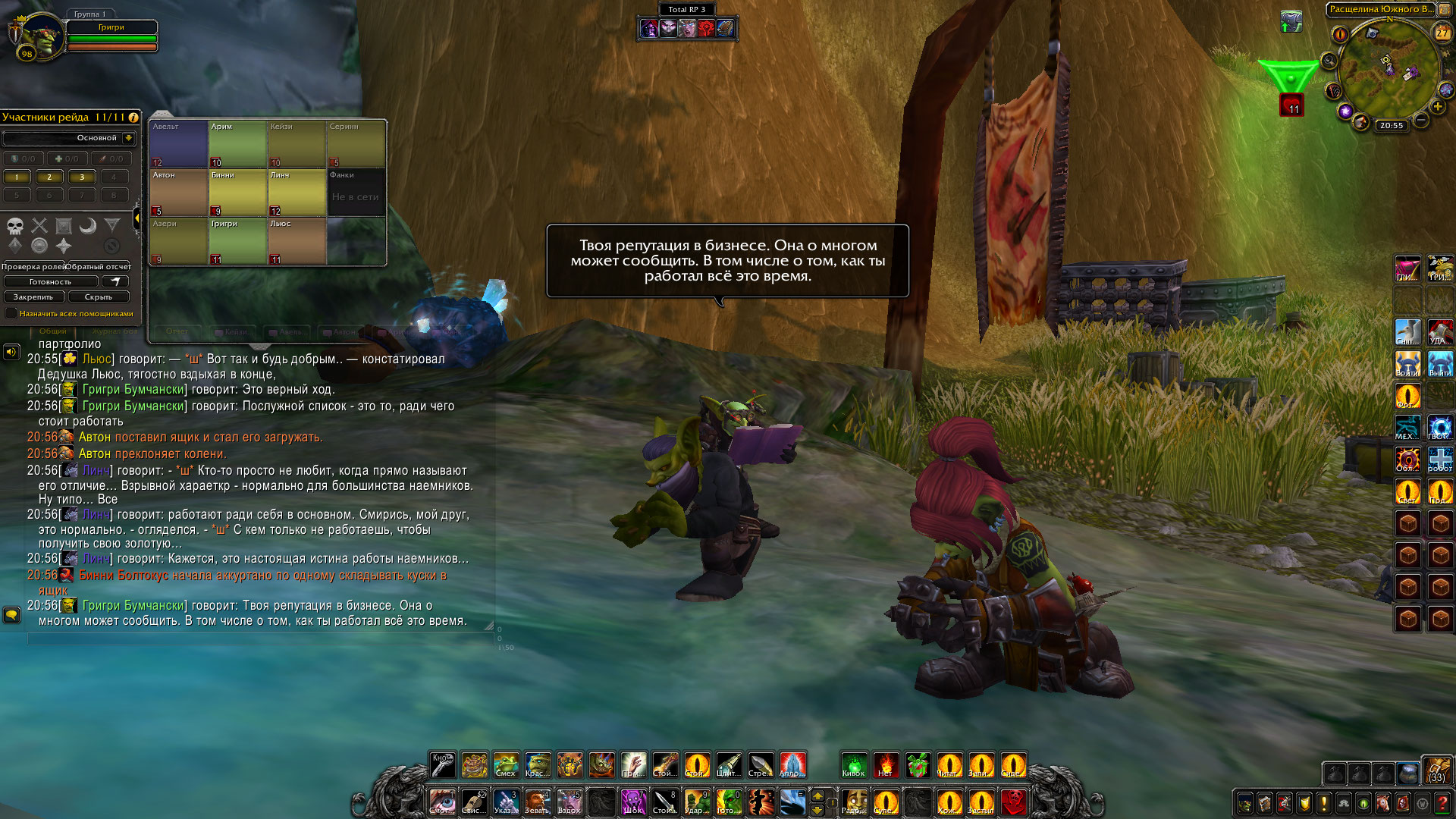Use the Шок purple face action

tap(632, 802)
